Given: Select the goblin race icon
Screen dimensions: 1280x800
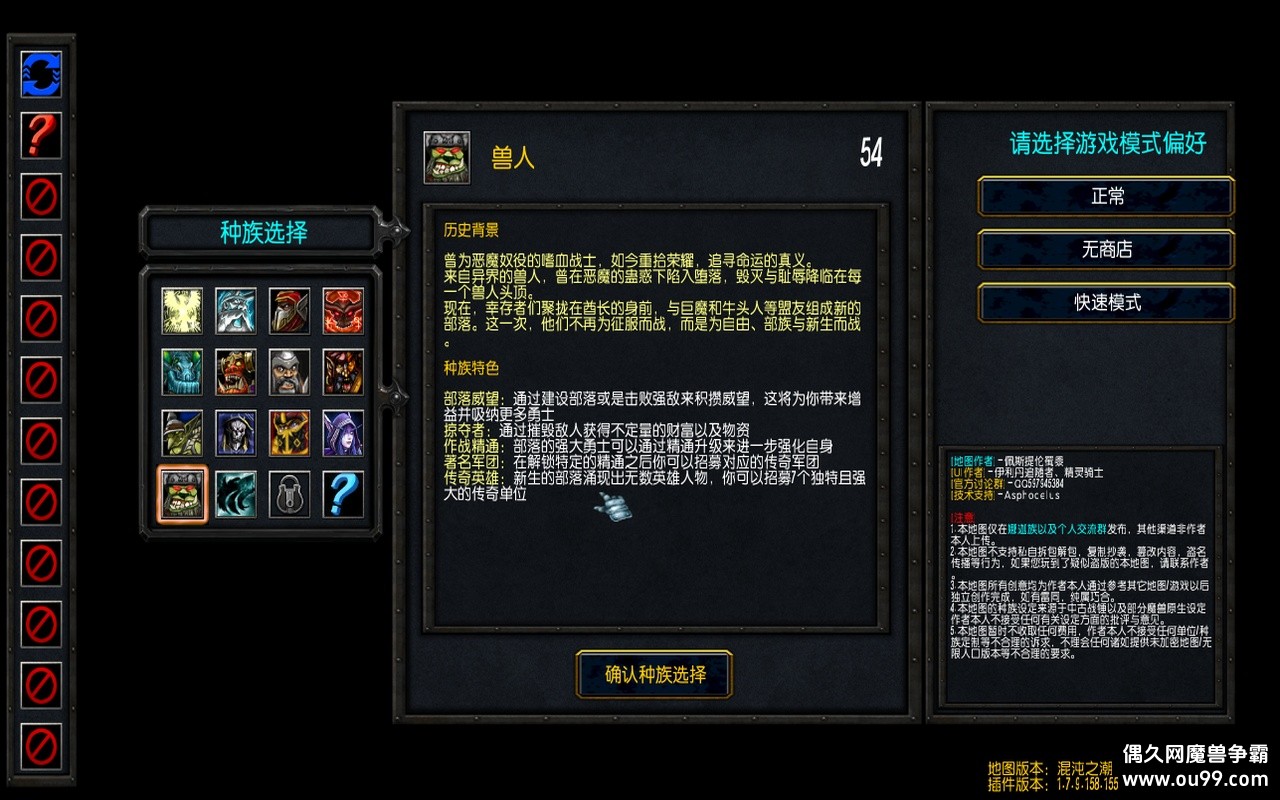Looking at the screenshot, I should pos(181,433).
